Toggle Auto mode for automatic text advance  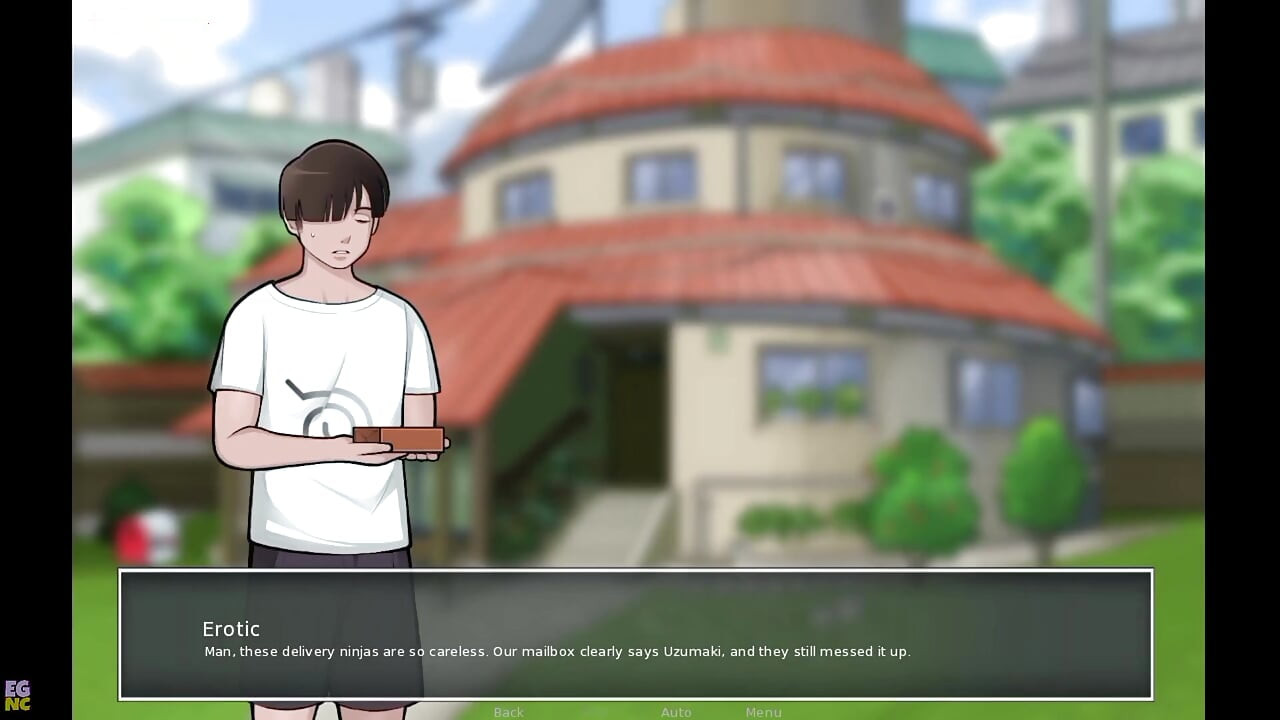[x=676, y=712]
